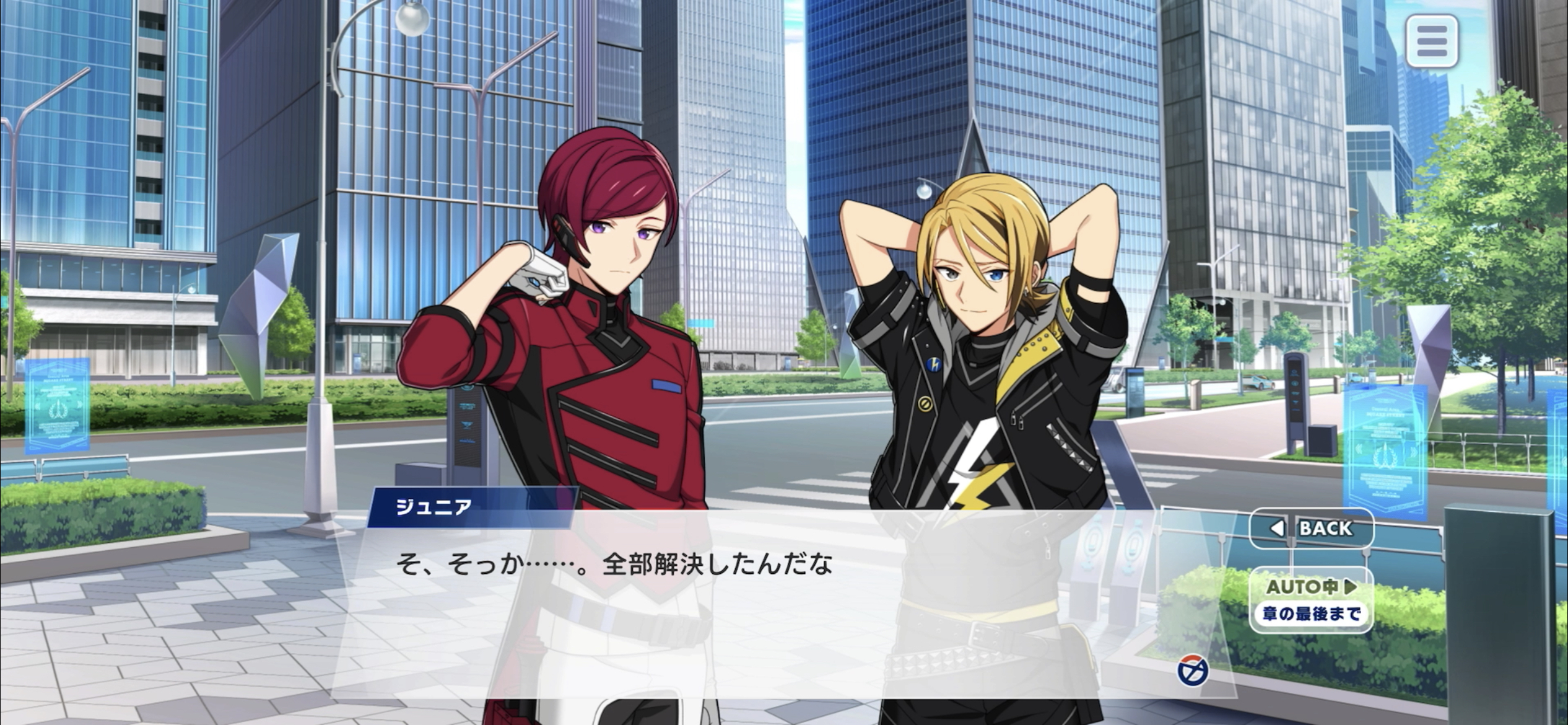Open the hamburger menu
Viewport: 1568px width, 725px height.
tap(1431, 42)
